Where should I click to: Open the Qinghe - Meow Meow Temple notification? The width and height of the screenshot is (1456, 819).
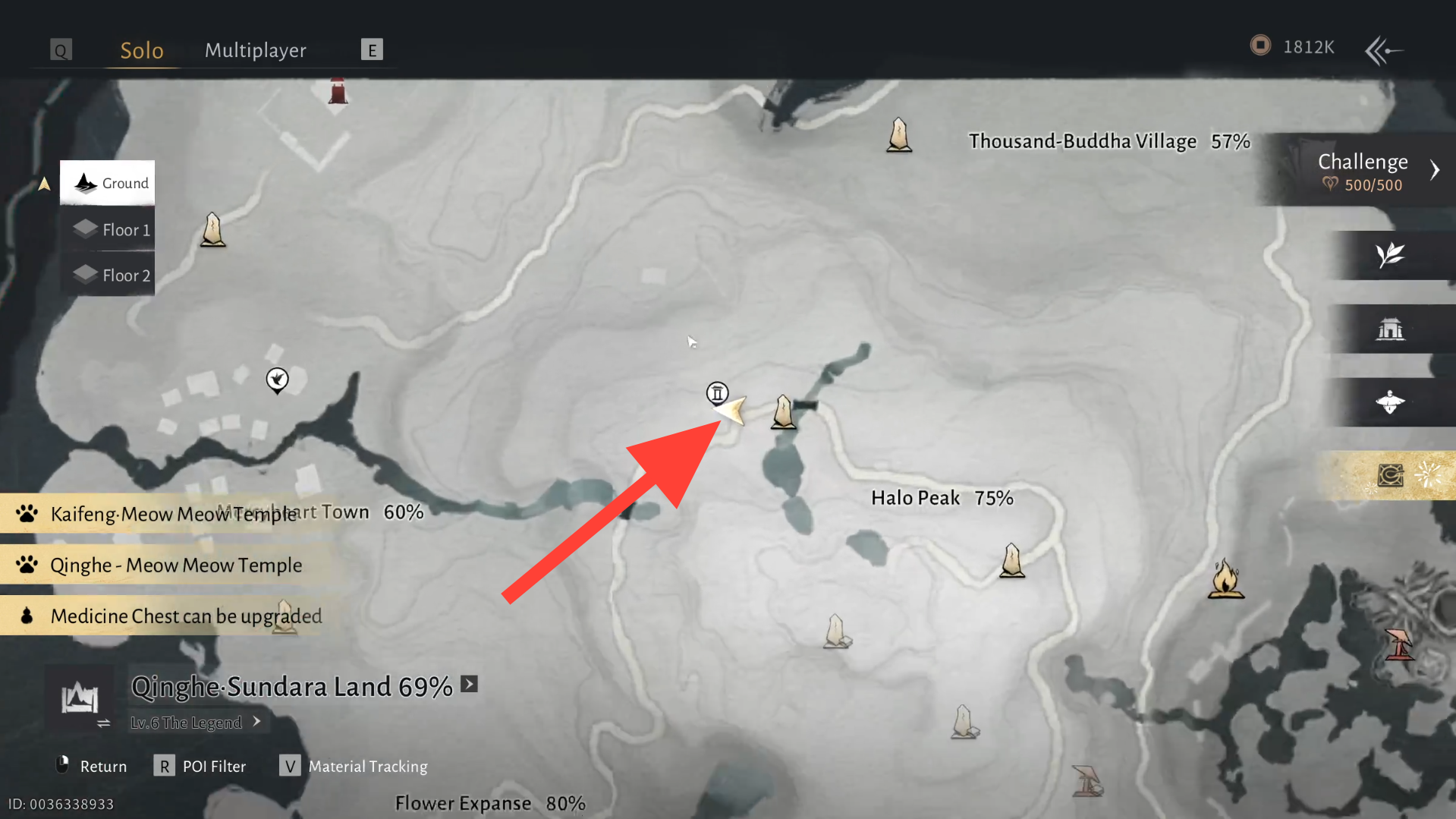pos(175,565)
